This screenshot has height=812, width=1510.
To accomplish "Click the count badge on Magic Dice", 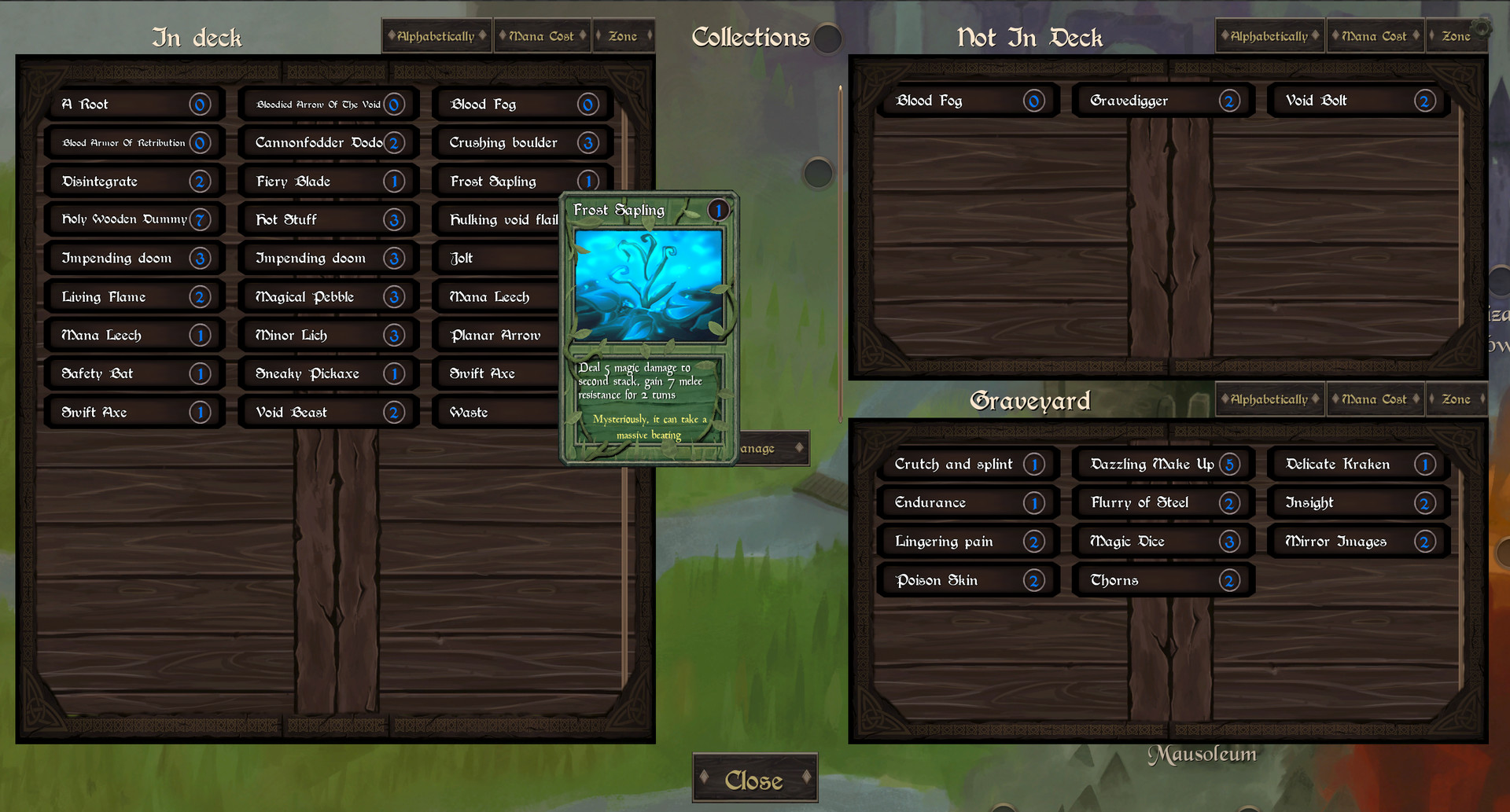I will tap(1228, 541).
